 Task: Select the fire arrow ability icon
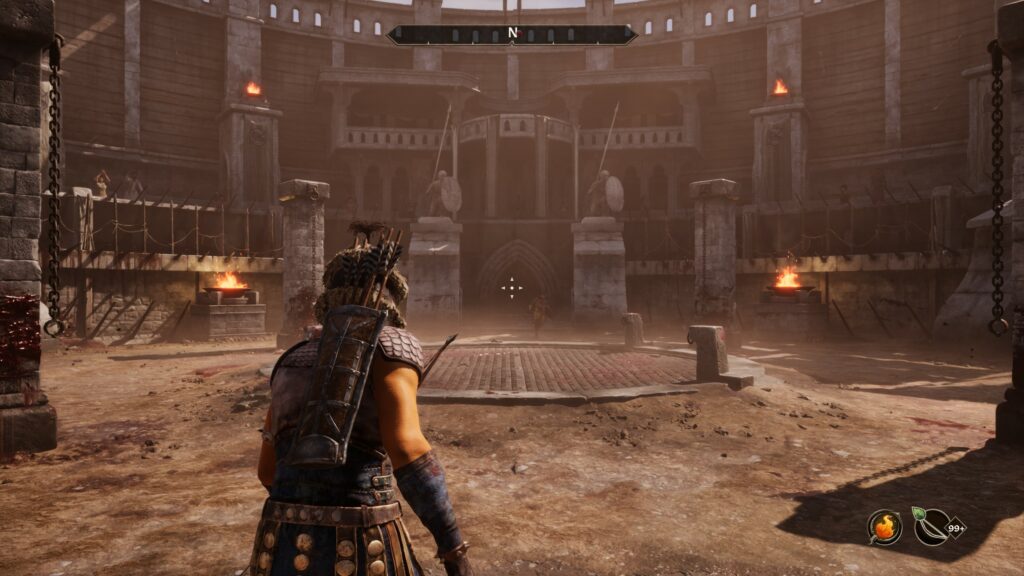[x=884, y=526]
